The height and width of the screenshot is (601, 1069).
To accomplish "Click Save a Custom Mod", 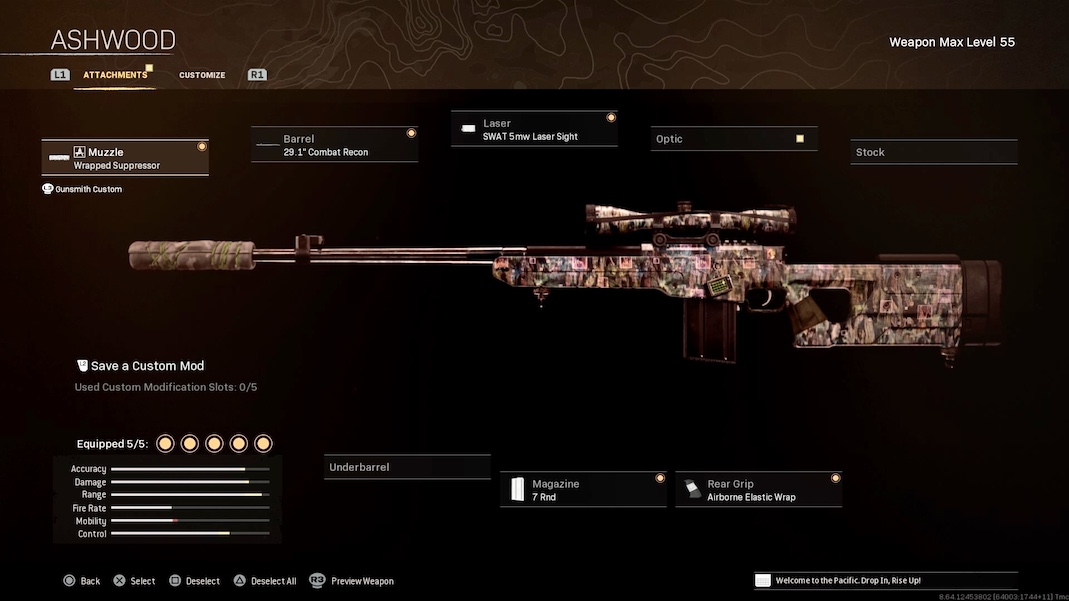I will coord(147,366).
